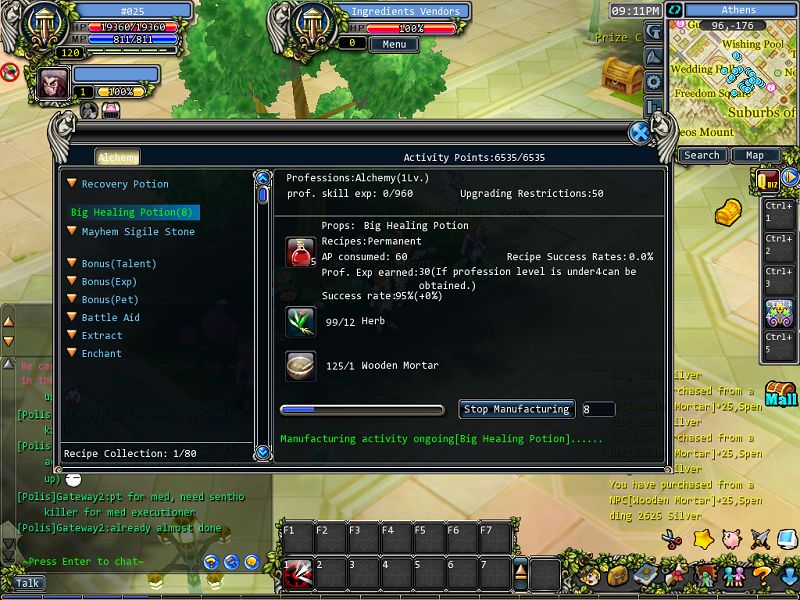Expand the Enchant recipe category
This screenshot has height=600, width=800.
tap(72, 354)
